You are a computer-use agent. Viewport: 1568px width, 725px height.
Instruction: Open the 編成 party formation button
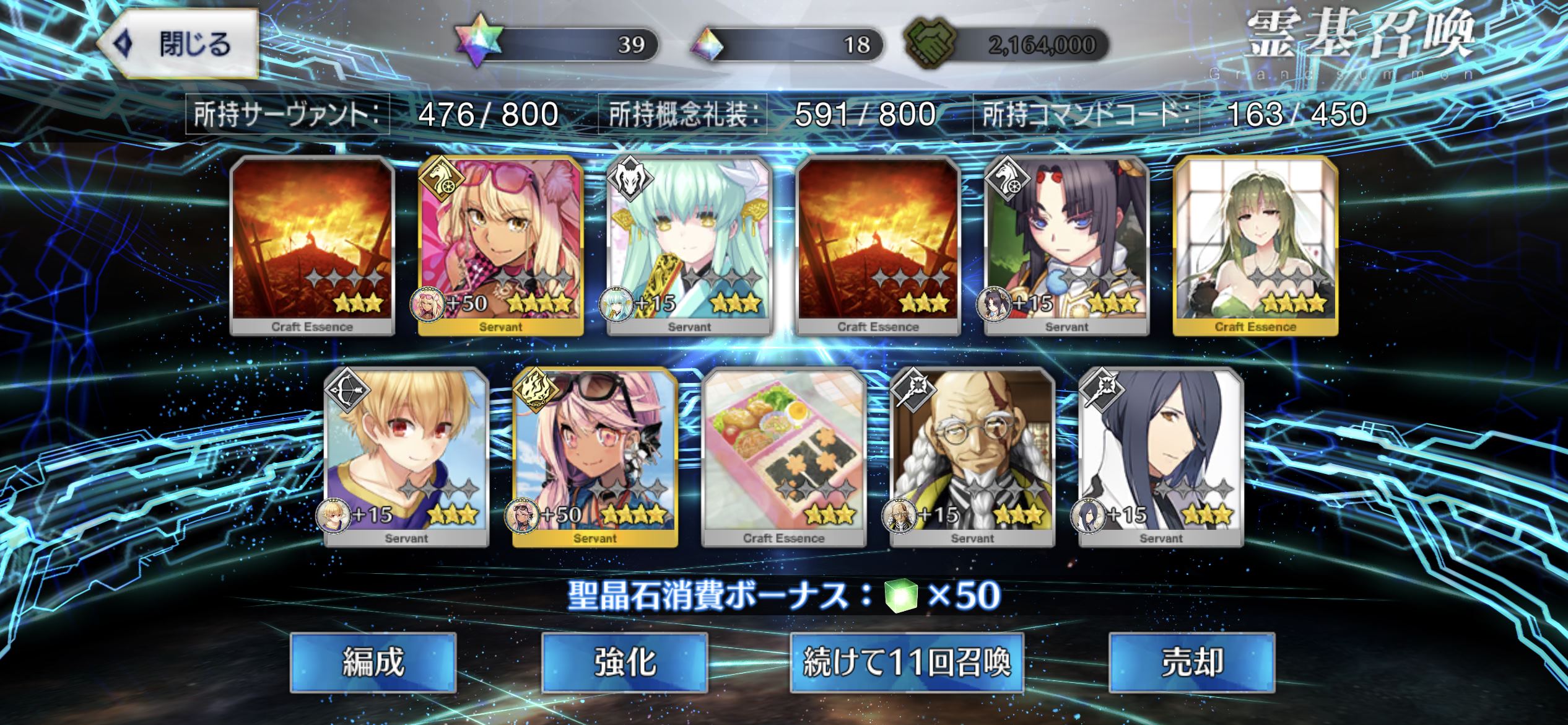coord(373,662)
